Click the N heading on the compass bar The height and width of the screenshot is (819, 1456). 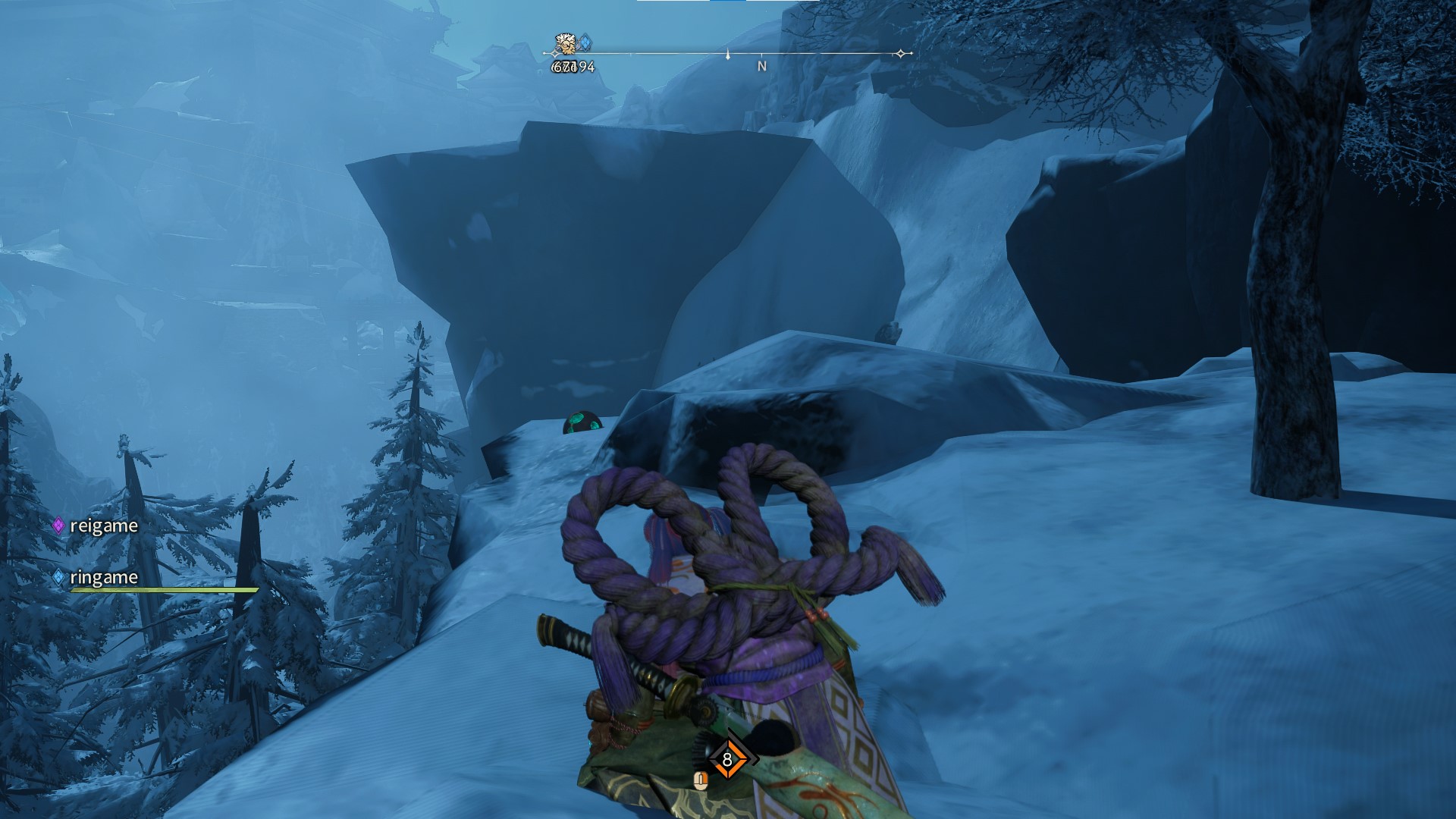point(761,67)
